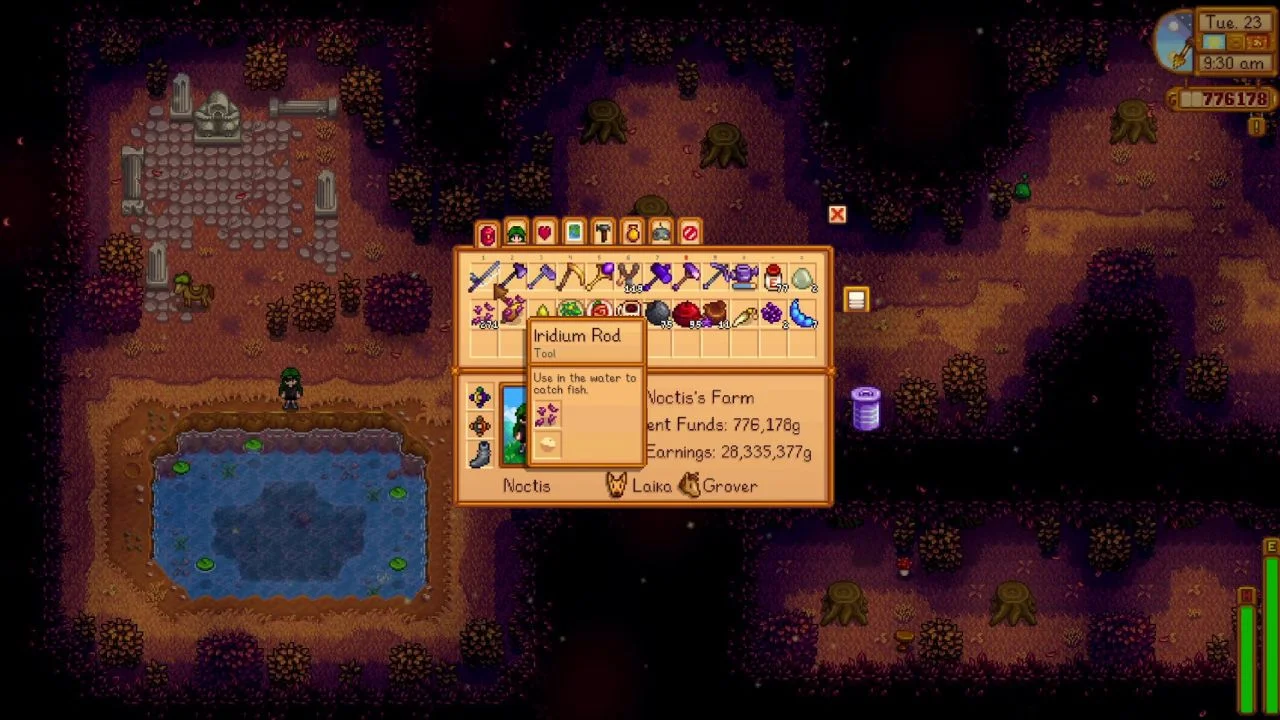Screen dimensions: 1280x720
Task: Select the iridium watering can
Action: pyautogui.click(x=743, y=277)
